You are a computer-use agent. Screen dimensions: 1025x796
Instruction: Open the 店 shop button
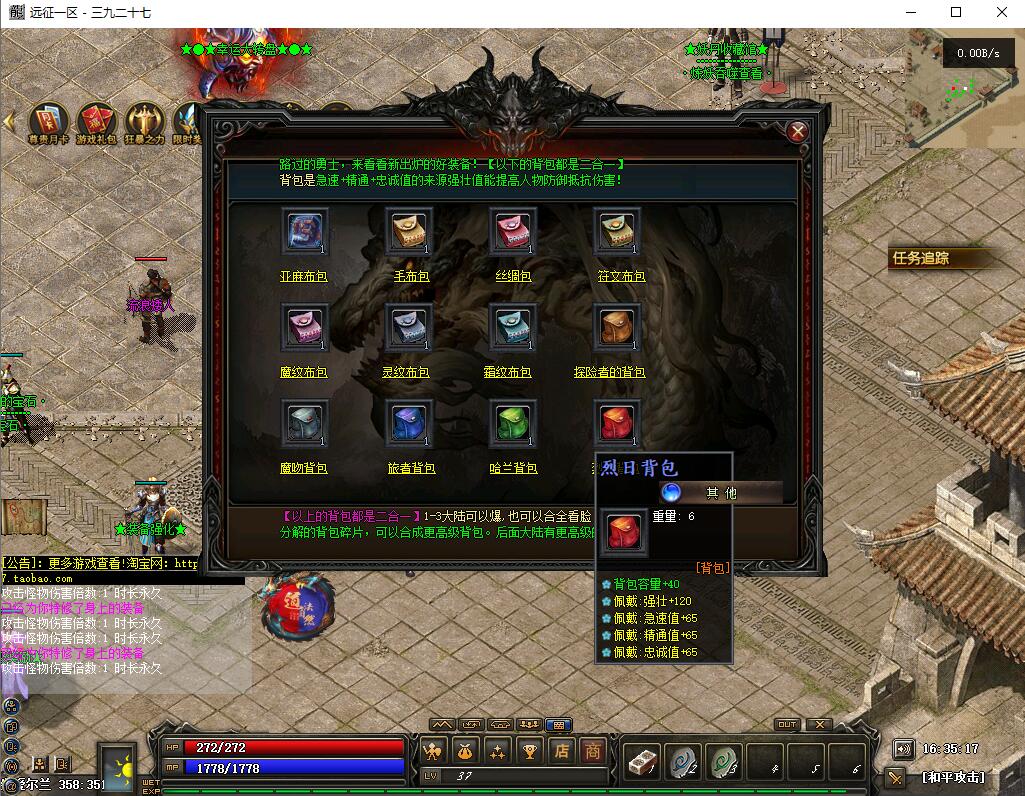click(562, 750)
